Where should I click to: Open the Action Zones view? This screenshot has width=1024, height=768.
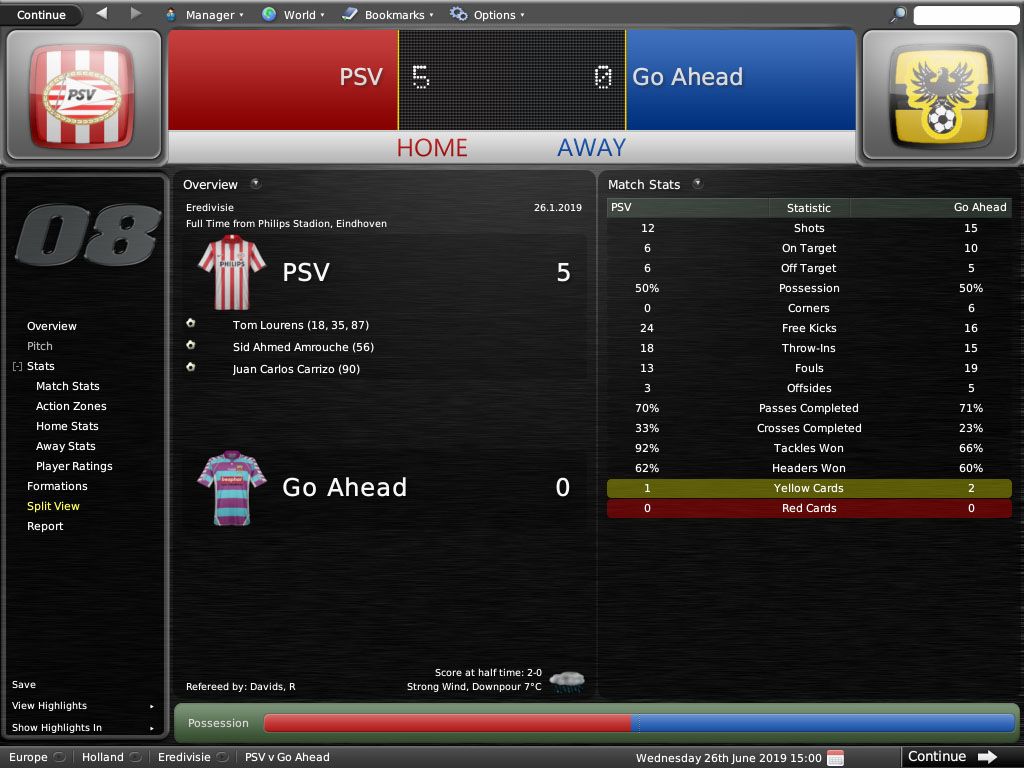[71, 406]
